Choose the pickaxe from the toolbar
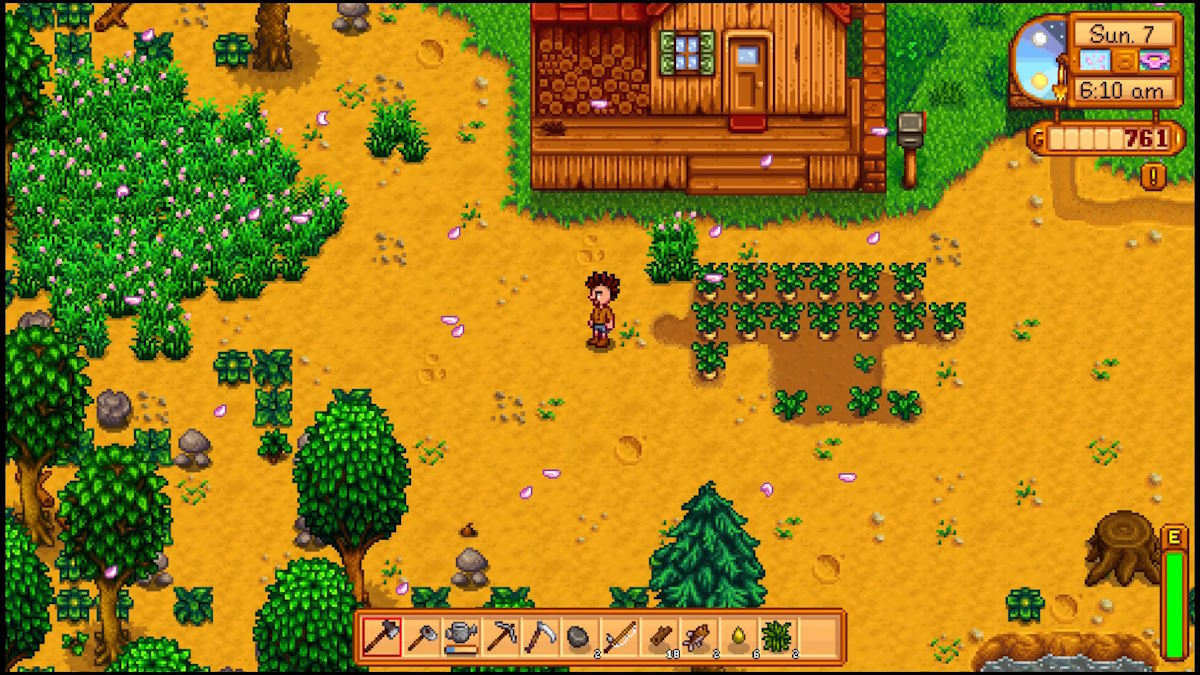 (500, 636)
